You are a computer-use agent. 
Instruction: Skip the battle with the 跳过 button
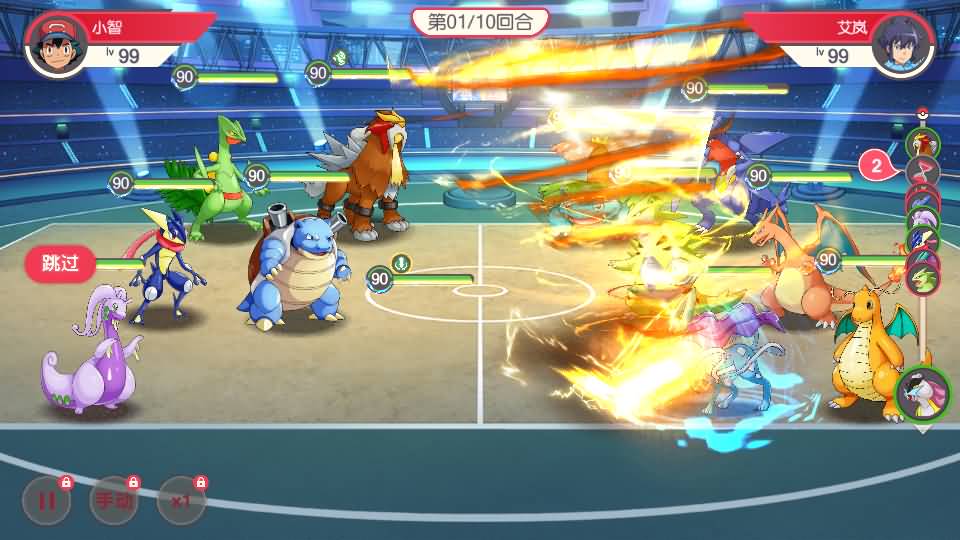pyautogui.click(x=60, y=264)
